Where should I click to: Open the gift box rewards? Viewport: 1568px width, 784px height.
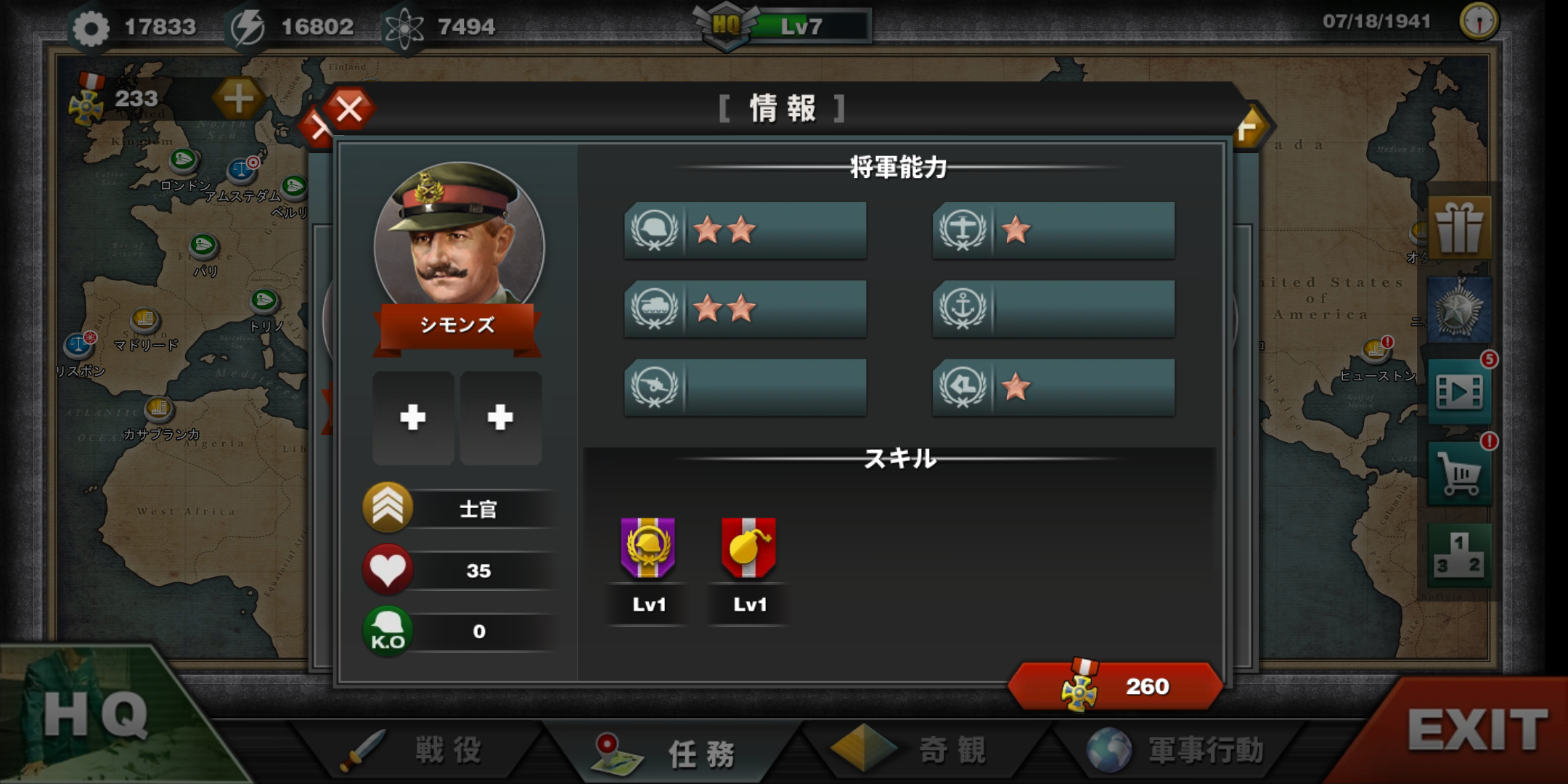[x=1459, y=228]
